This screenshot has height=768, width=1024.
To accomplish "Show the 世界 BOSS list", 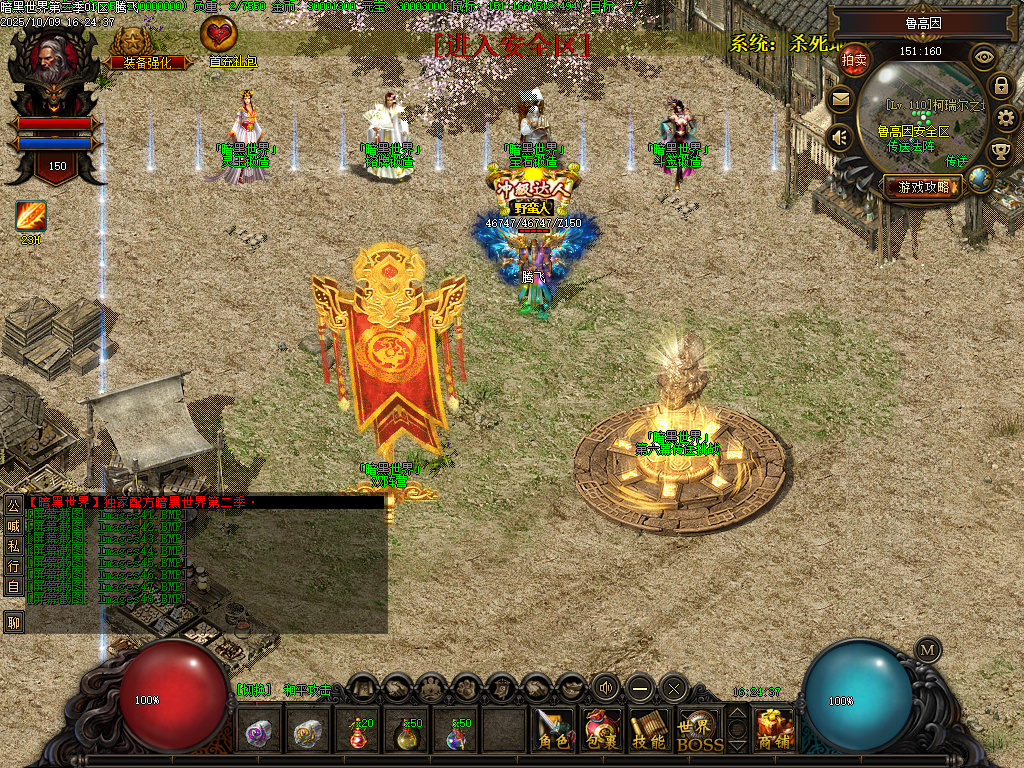I will (x=699, y=731).
